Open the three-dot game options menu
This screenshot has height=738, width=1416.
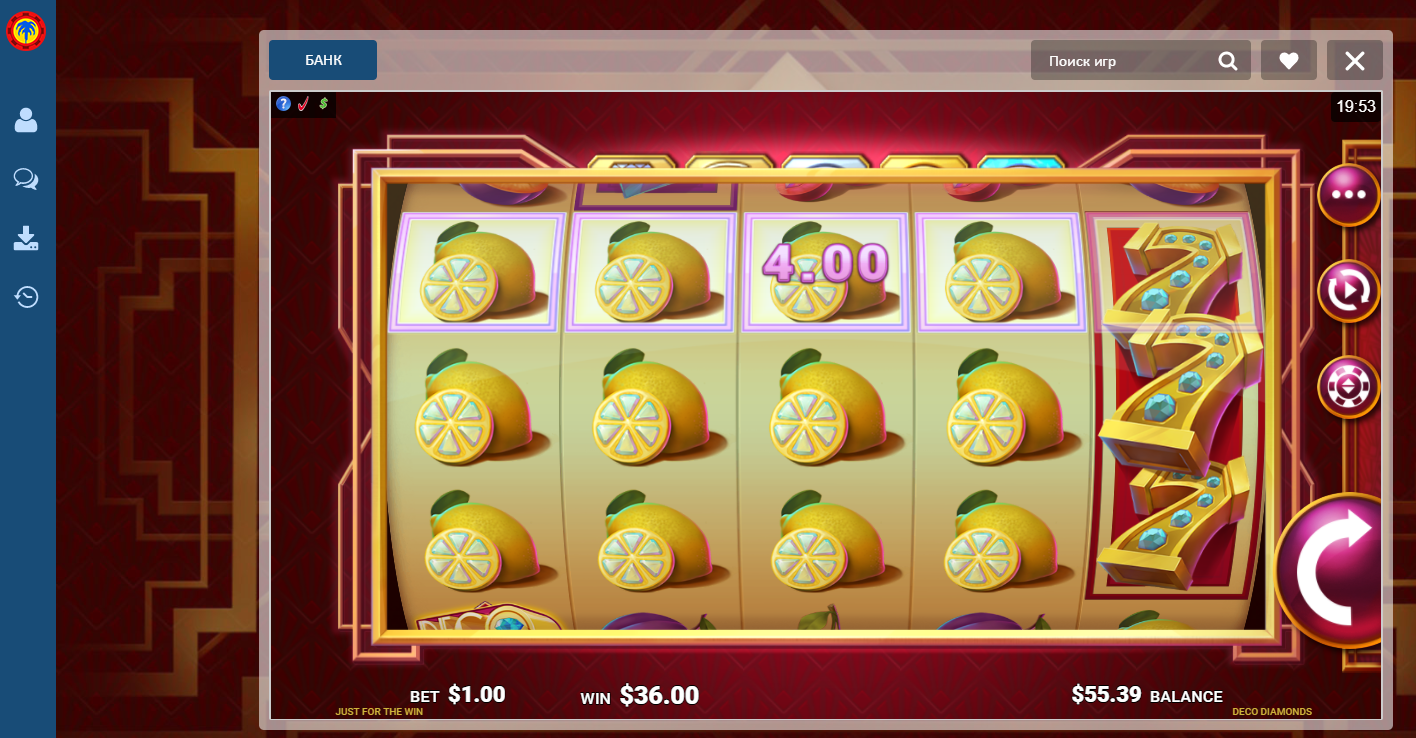pos(1349,195)
